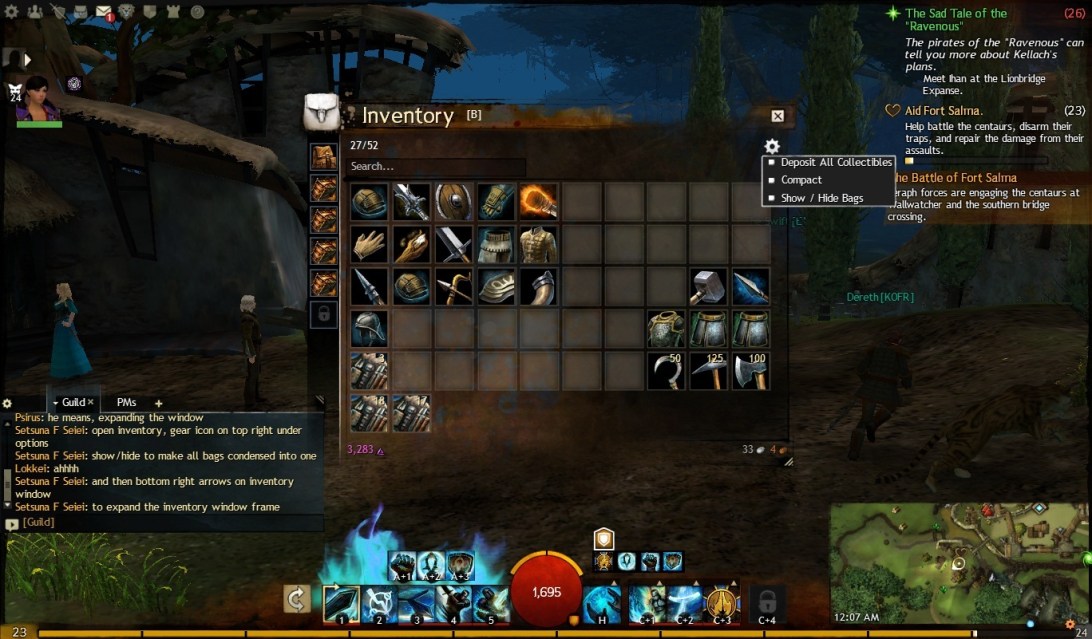Choose Deposit All Collectibles option

tap(835, 162)
